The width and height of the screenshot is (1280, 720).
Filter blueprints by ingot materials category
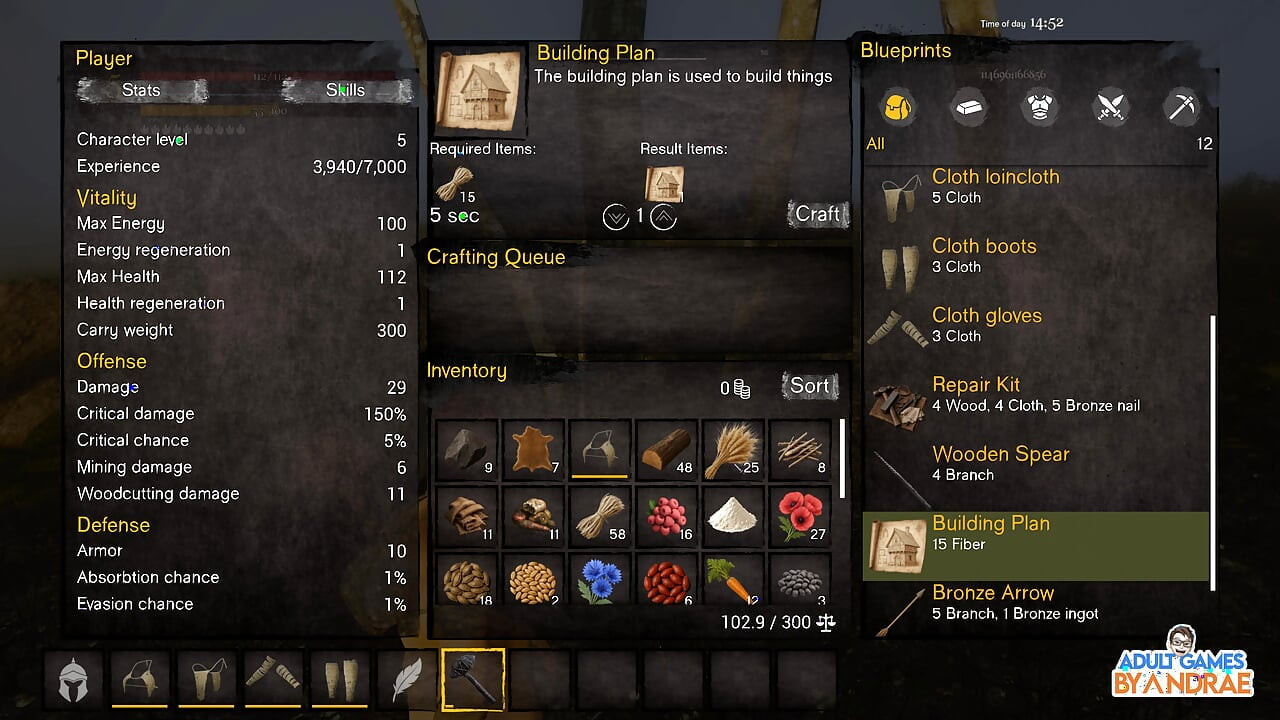pyautogui.click(x=968, y=107)
